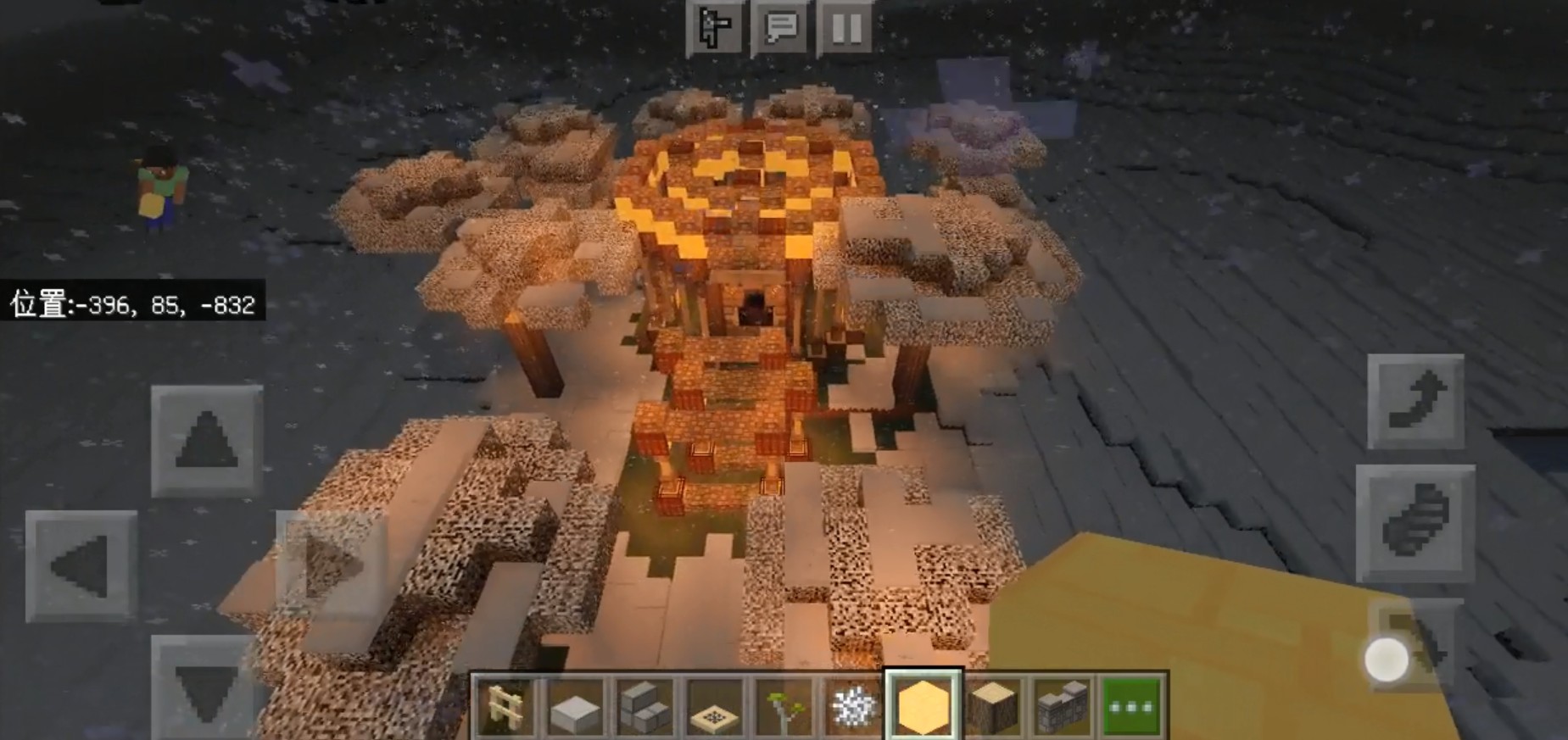Select the cobweb hotbar slot
The image size is (1568, 740).
(x=854, y=705)
